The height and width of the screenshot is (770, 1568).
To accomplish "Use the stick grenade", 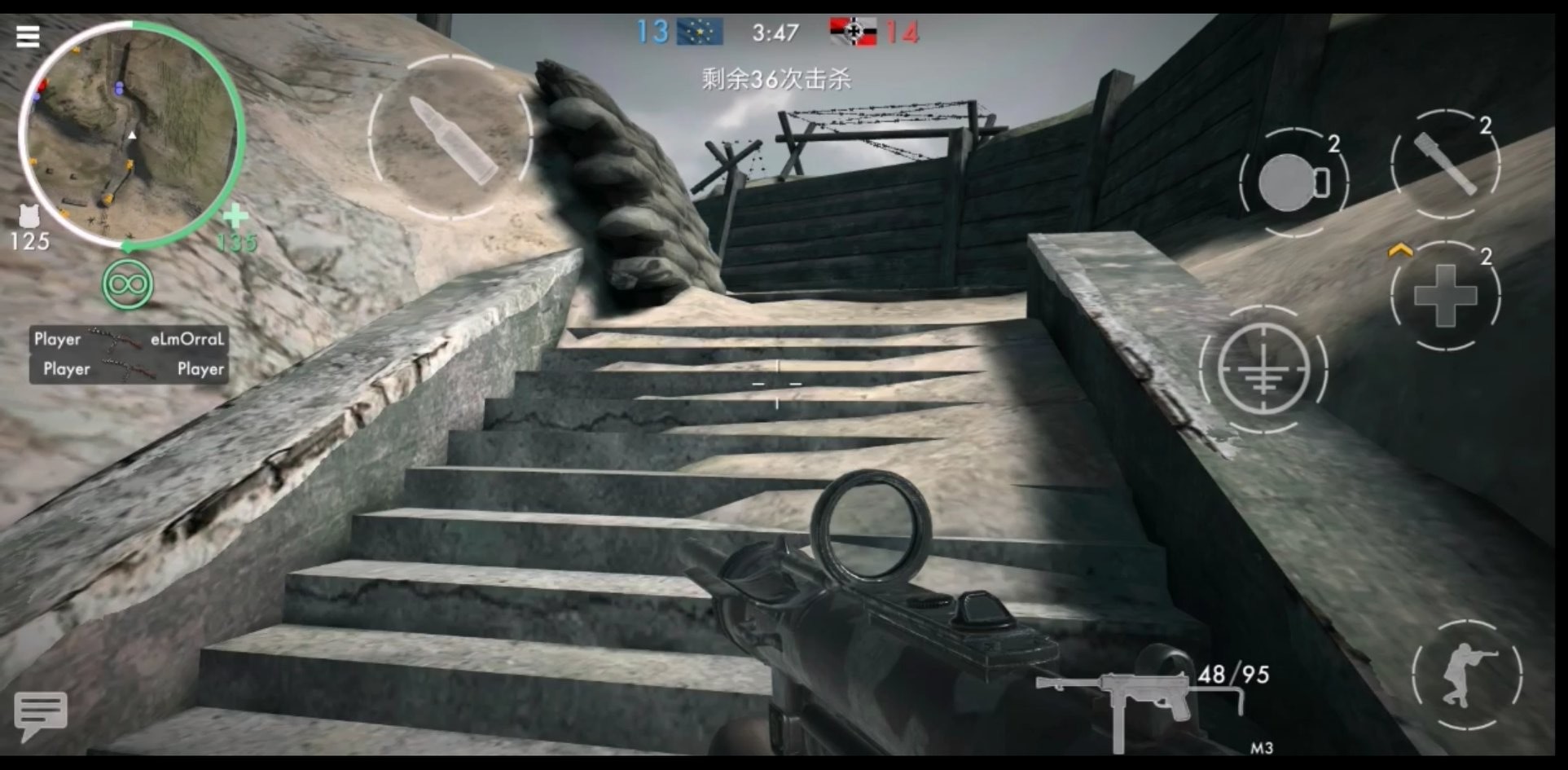I will [1445, 165].
